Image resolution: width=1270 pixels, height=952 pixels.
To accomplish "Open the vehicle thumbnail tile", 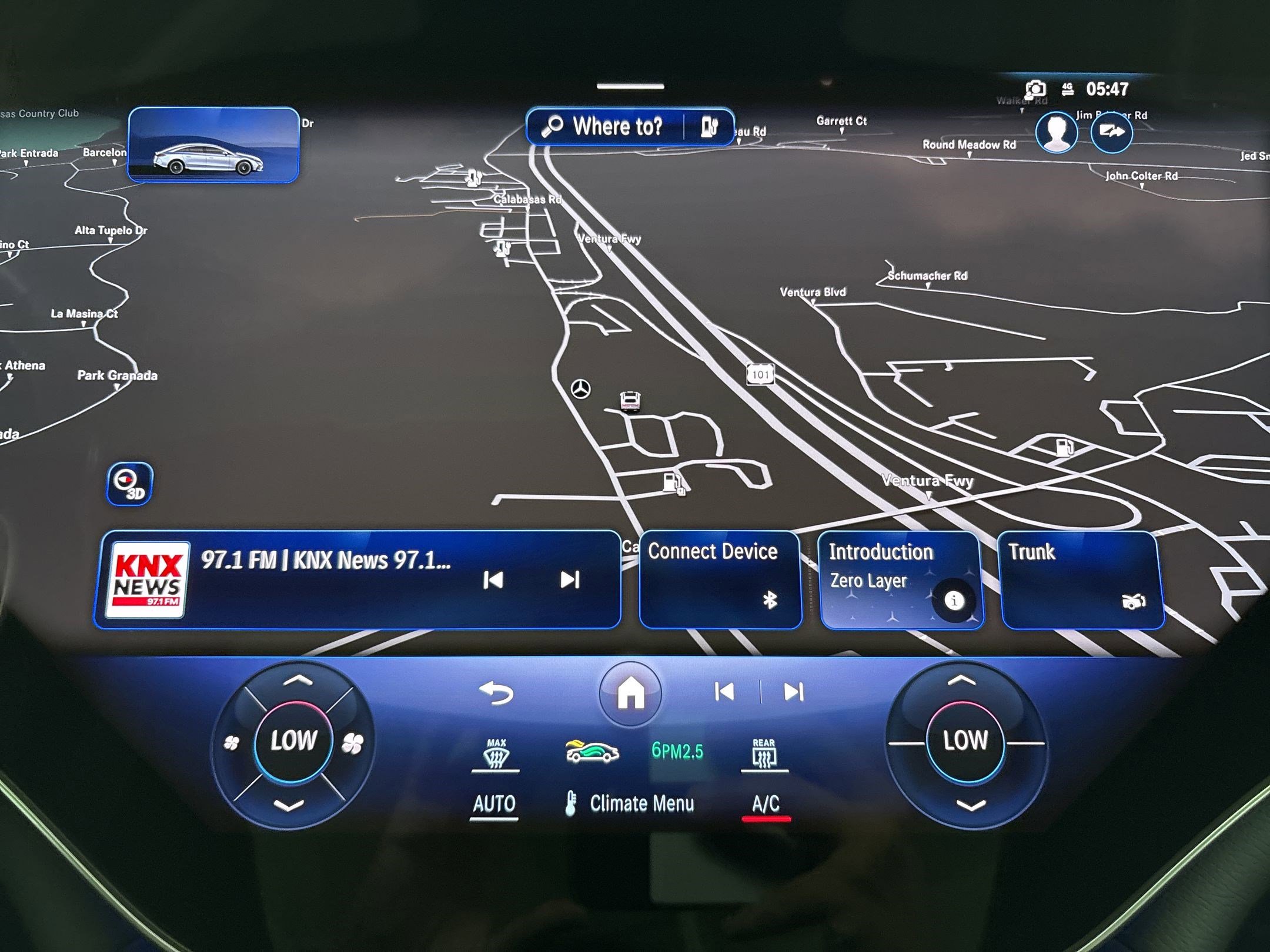I will (213, 145).
